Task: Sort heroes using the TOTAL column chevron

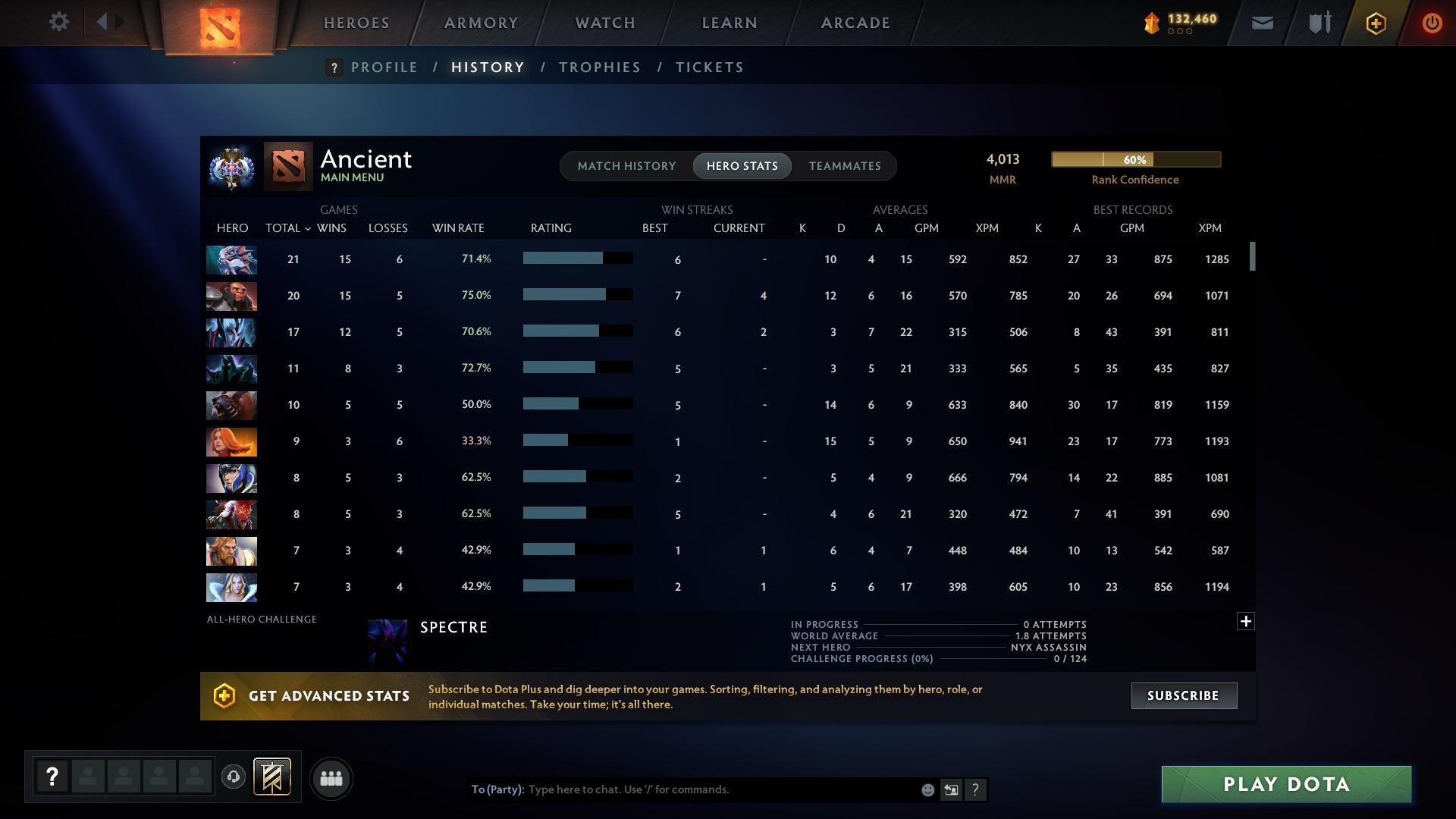Action: 306,227
